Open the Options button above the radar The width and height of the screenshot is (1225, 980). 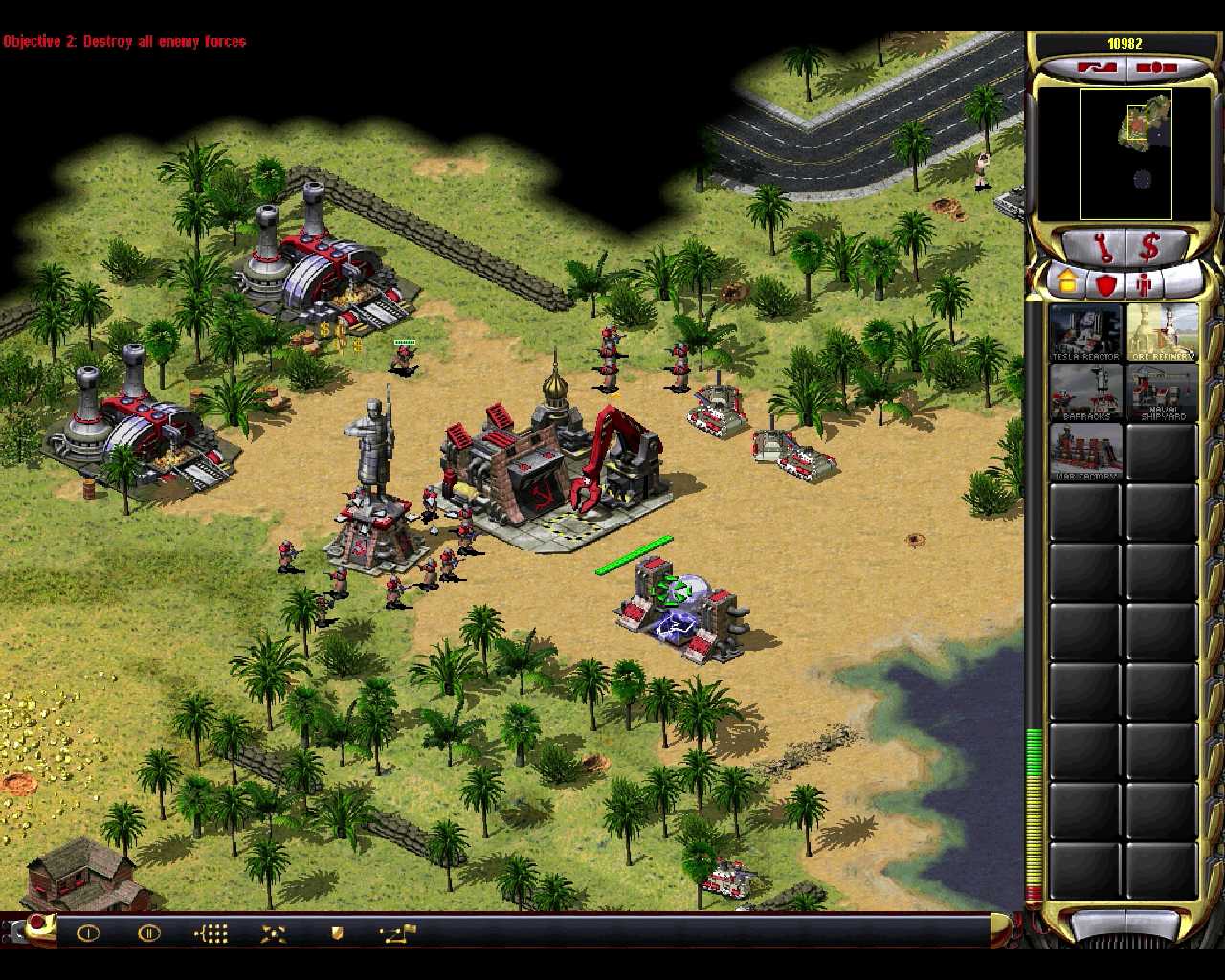(x=1156, y=68)
